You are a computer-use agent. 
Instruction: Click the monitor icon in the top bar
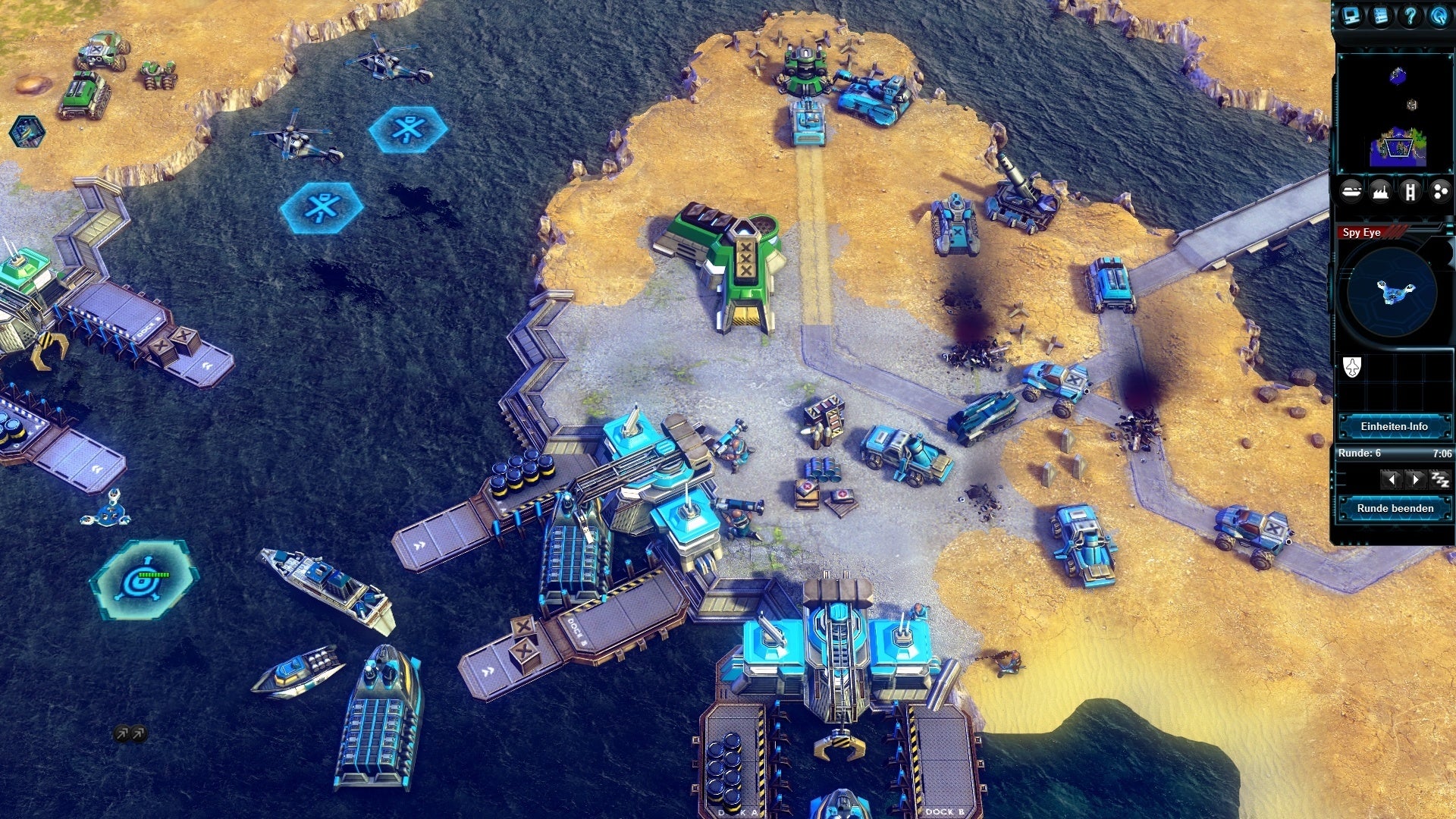(1351, 16)
